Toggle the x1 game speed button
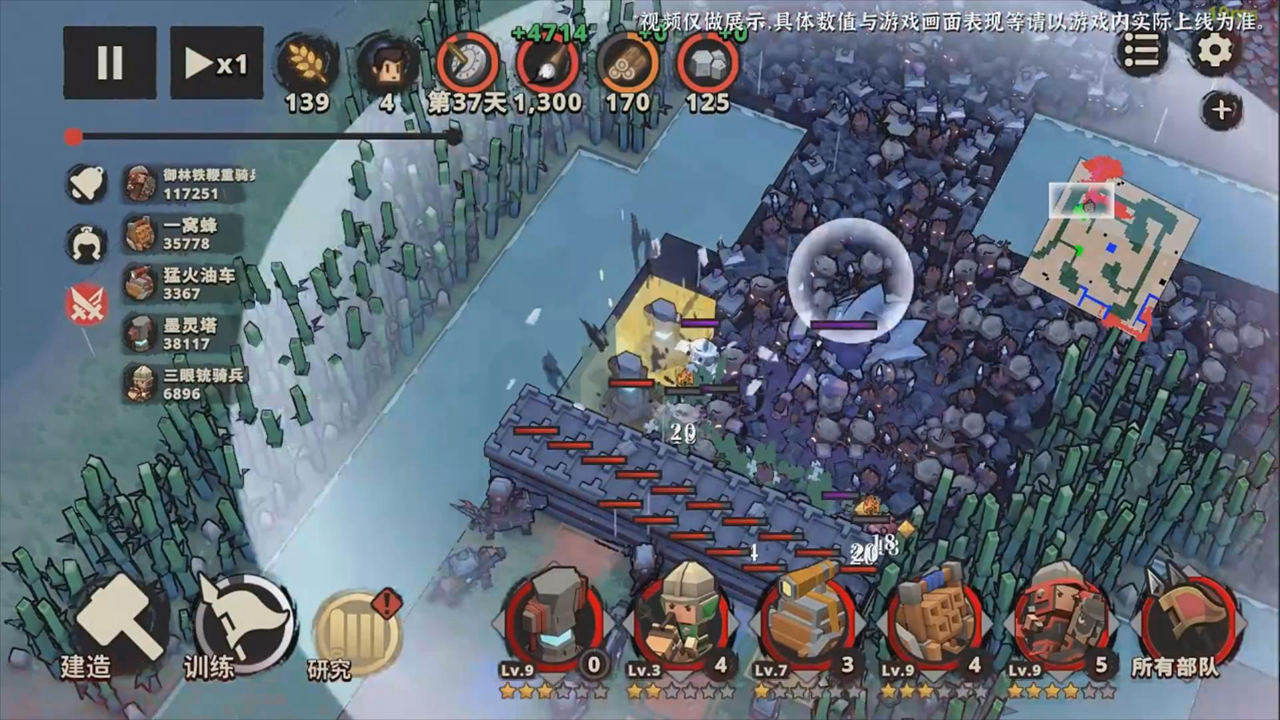The width and height of the screenshot is (1280, 720). pyautogui.click(x=216, y=62)
